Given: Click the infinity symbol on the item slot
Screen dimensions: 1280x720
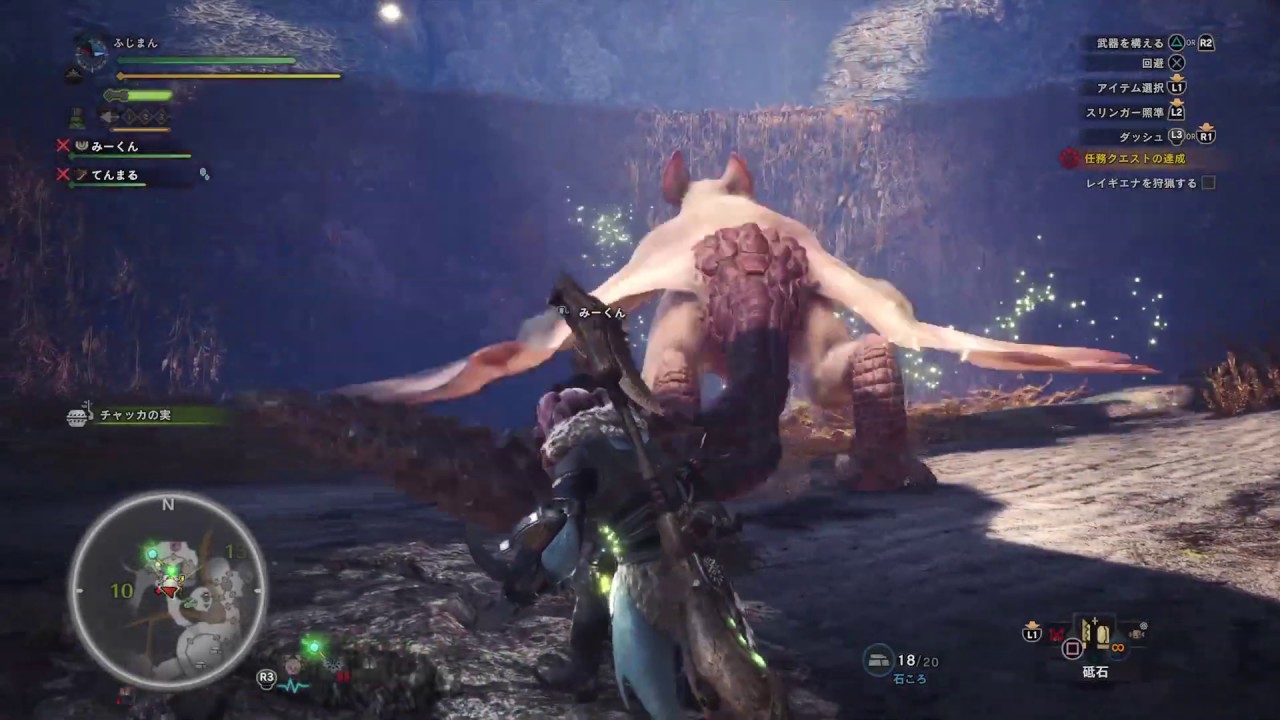Looking at the screenshot, I should click(1118, 648).
